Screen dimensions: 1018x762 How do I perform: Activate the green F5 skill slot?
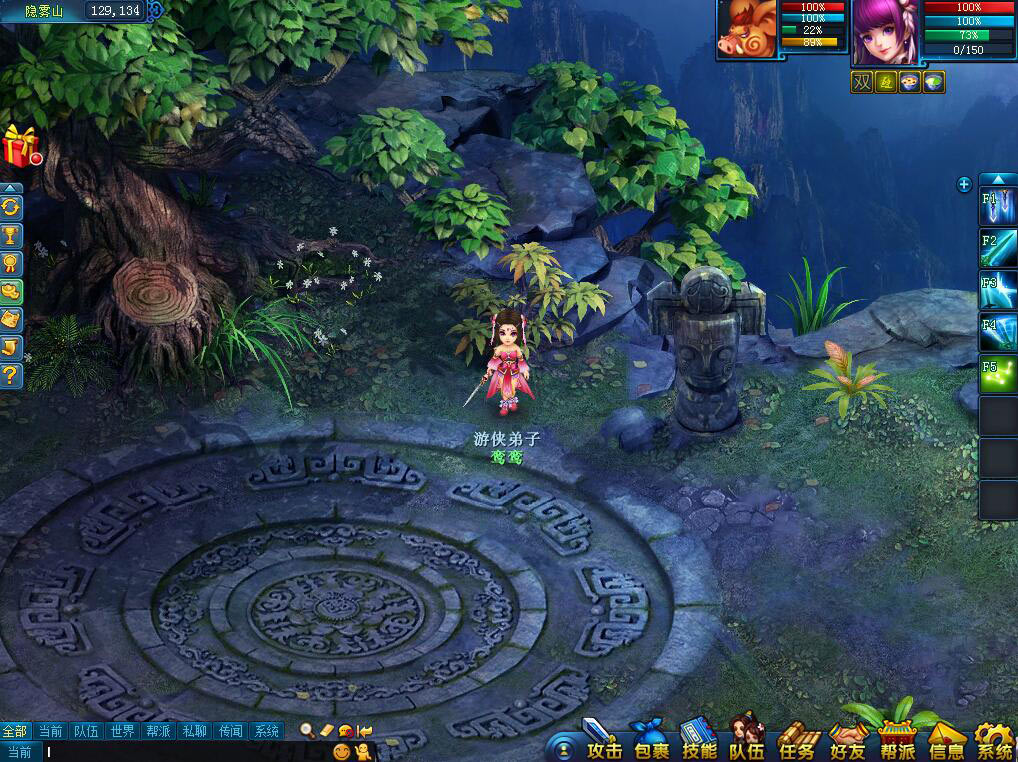point(998,375)
